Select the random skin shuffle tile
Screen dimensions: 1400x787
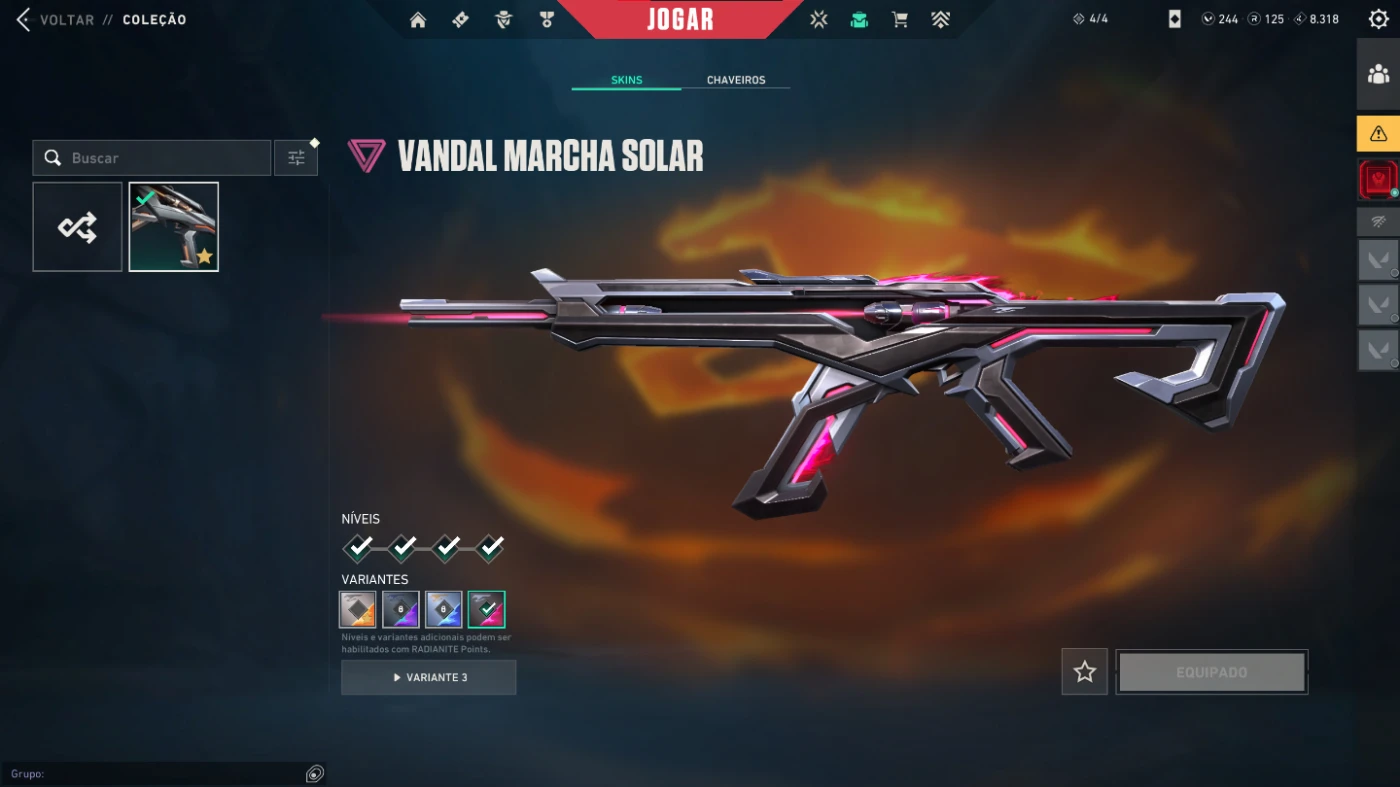point(77,227)
